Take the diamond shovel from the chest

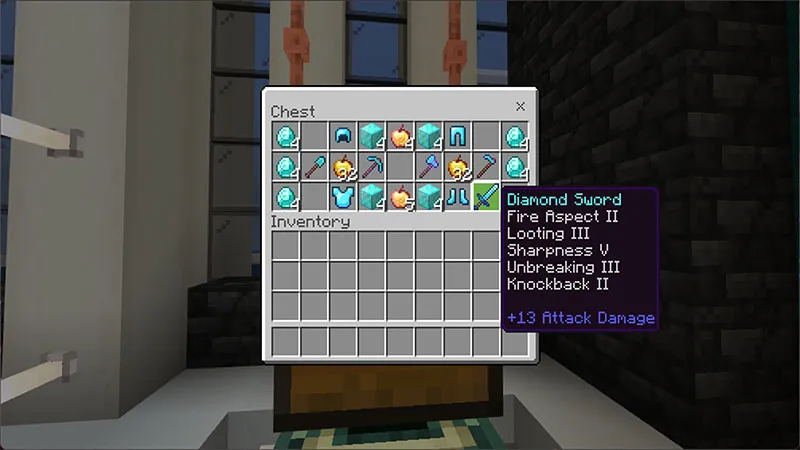[314, 165]
